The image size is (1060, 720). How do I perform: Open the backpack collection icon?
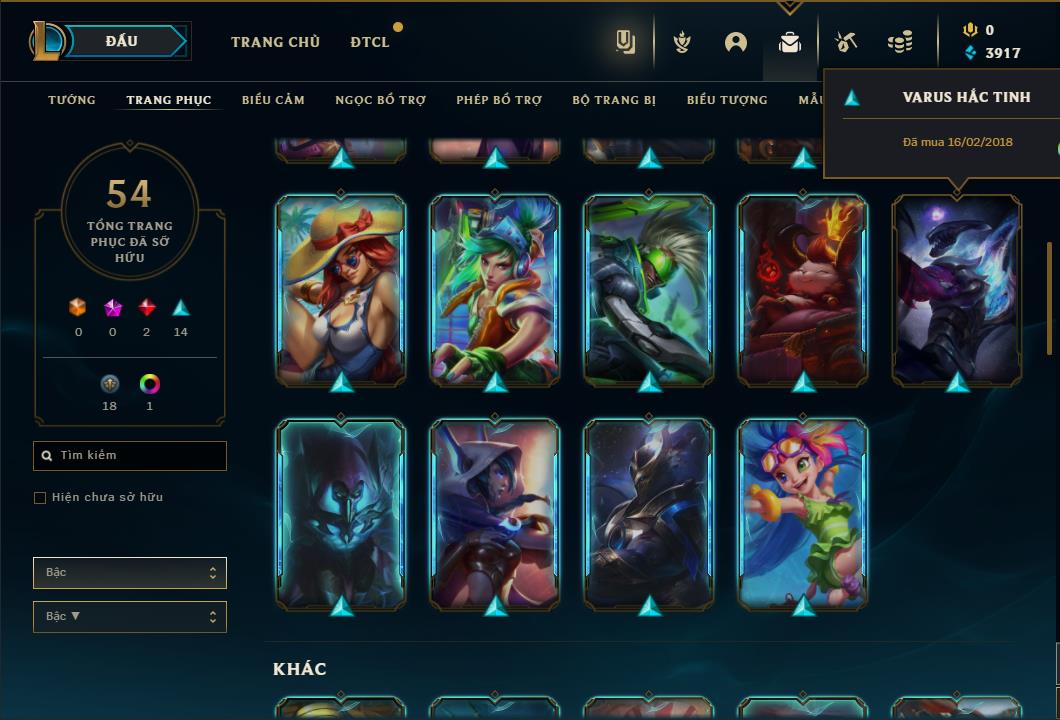790,42
